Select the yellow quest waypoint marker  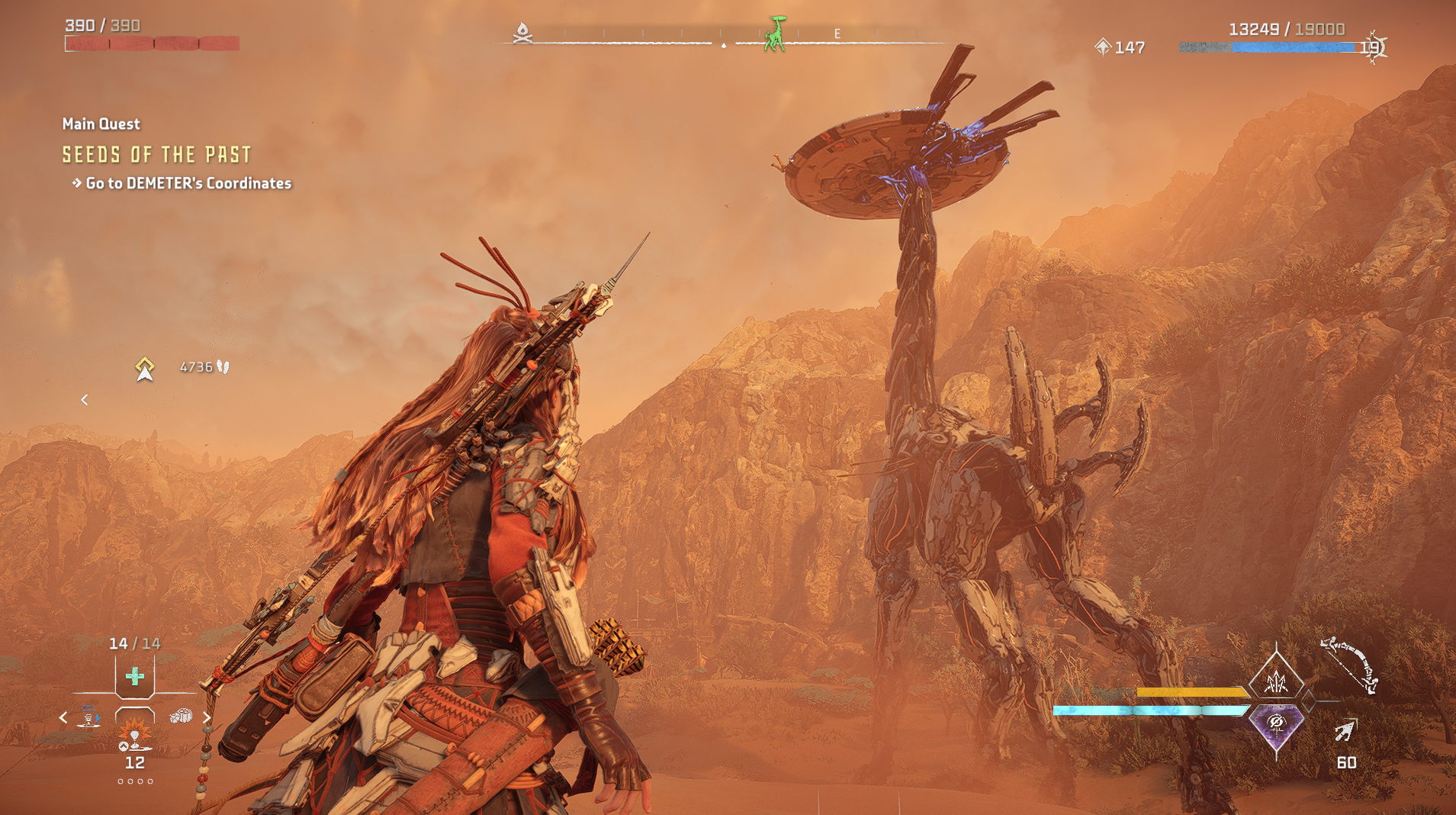tap(145, 369)
